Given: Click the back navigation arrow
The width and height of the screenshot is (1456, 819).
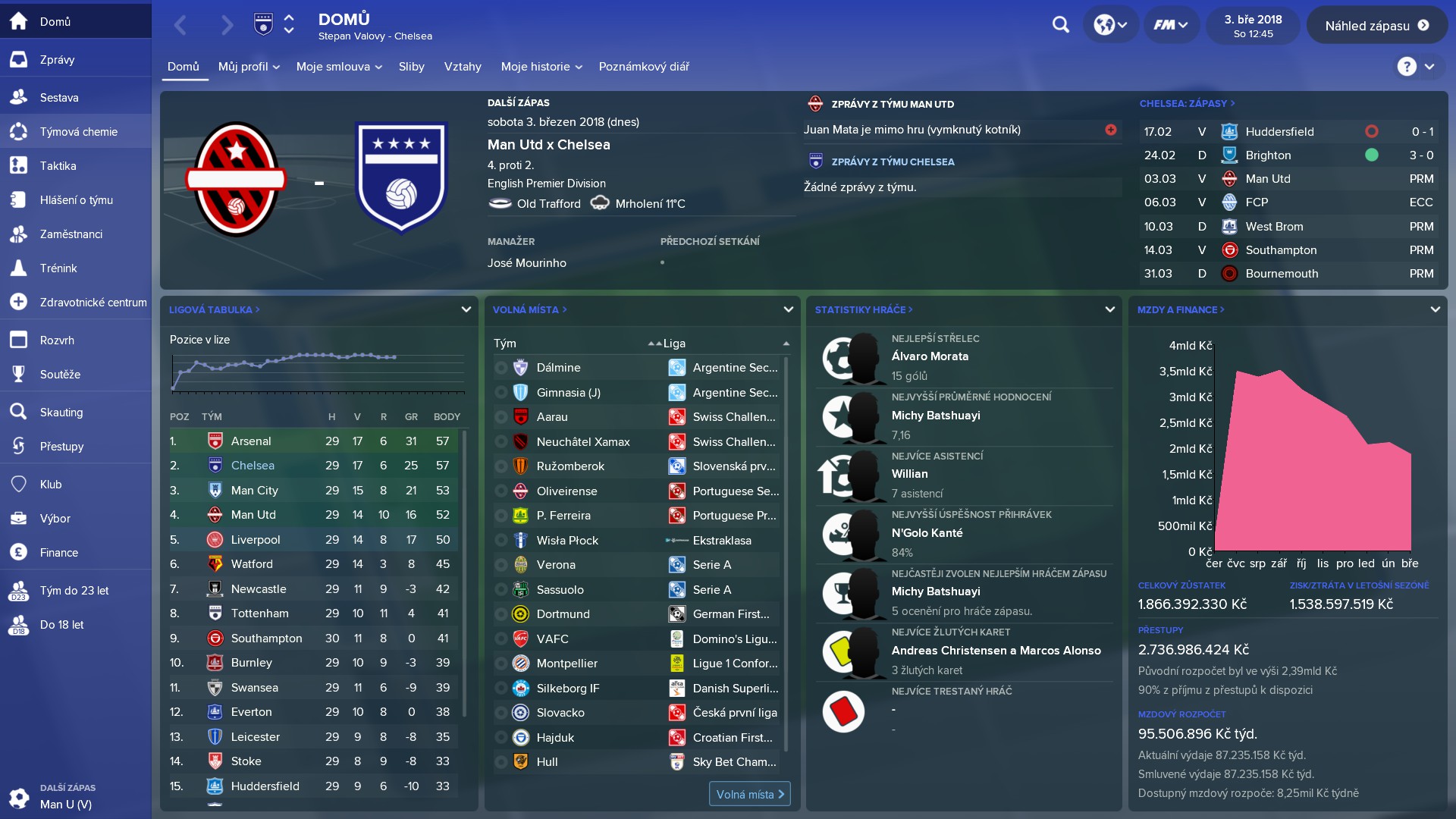Looking at the screenshot, I should pyautogui.click(x=180, y=24).
